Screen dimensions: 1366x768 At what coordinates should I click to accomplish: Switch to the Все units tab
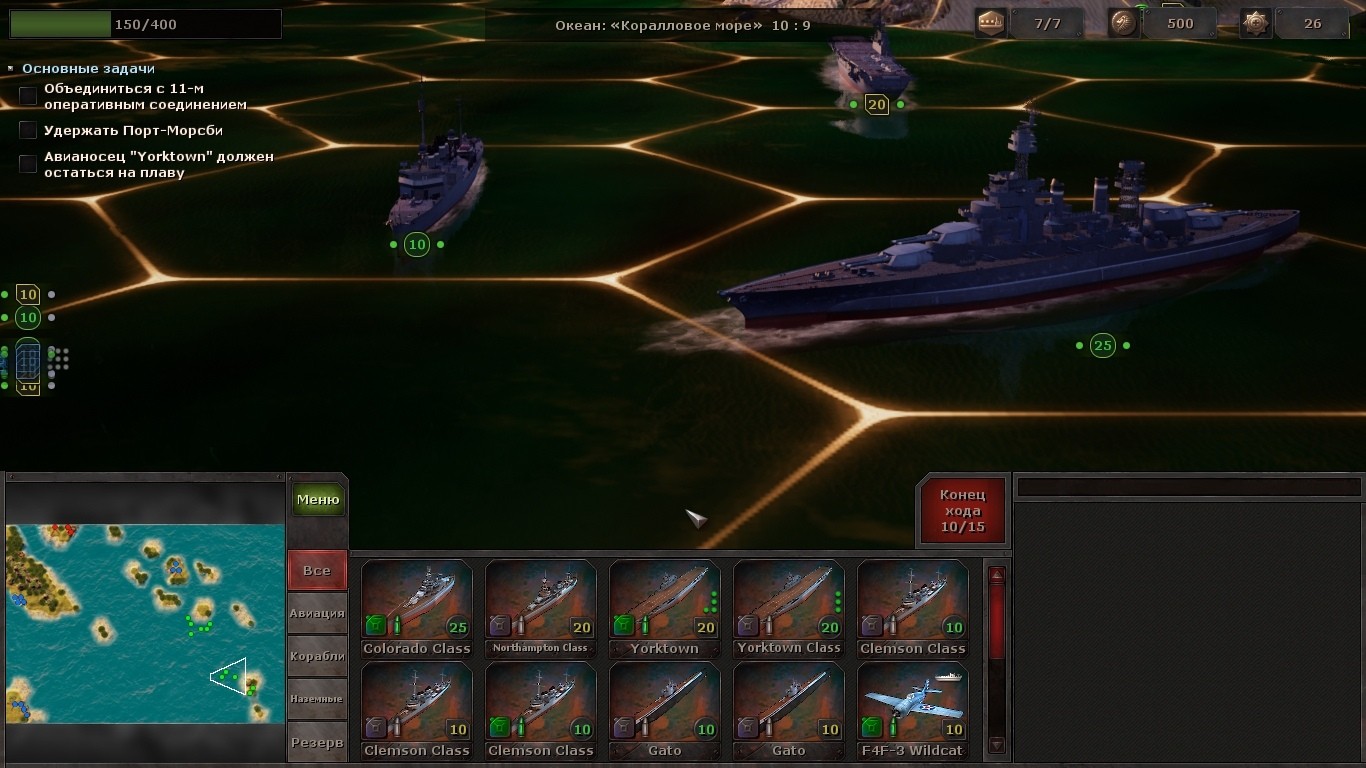click(x=317, y=571)
